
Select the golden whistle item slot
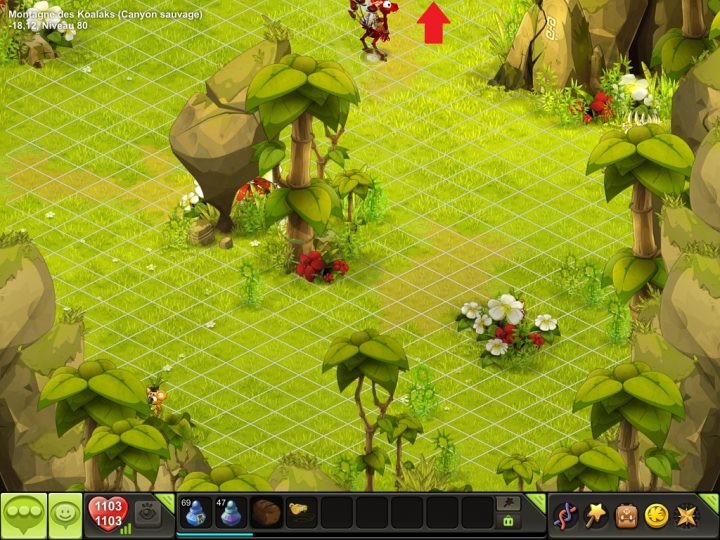(301, 513)
